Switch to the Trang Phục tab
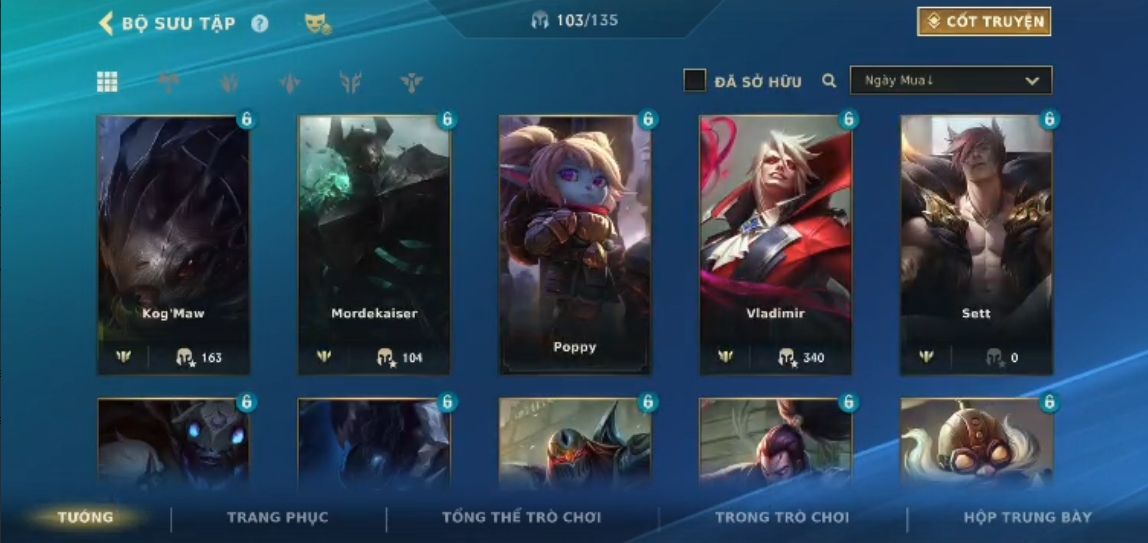 point(277,517)
